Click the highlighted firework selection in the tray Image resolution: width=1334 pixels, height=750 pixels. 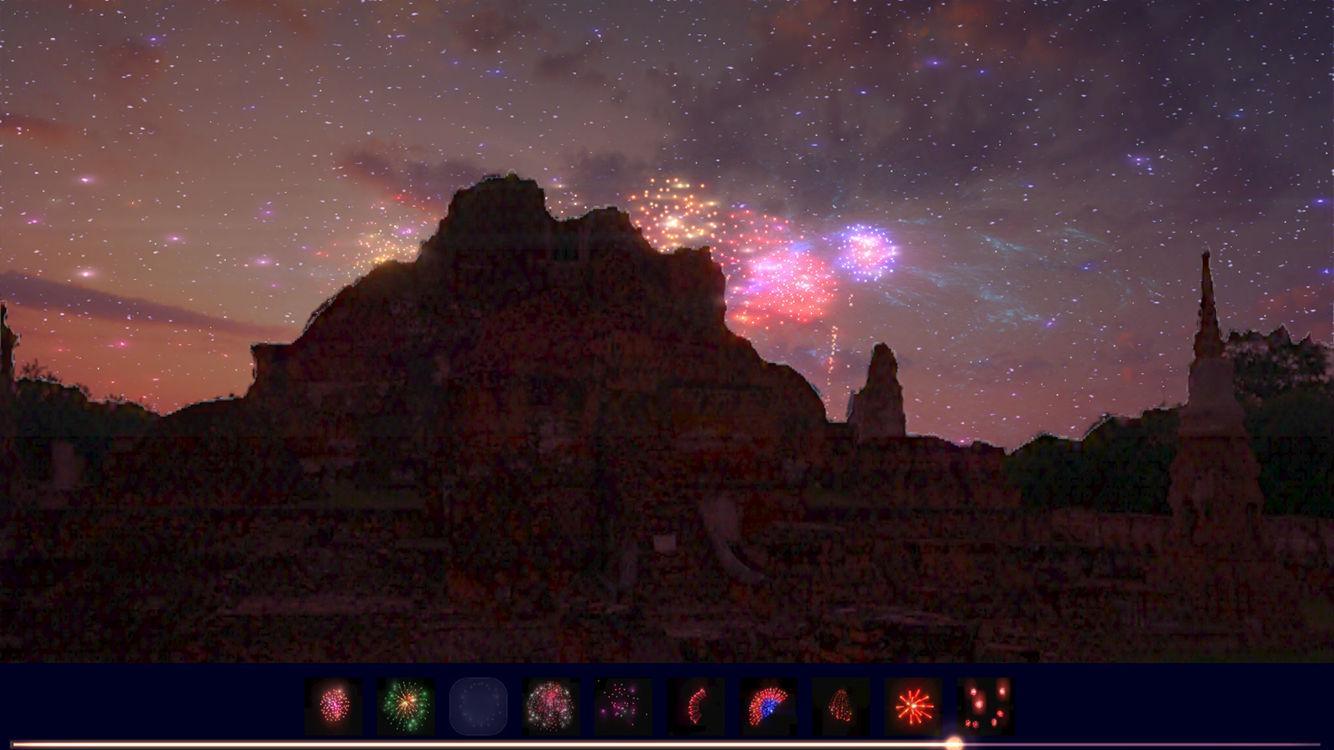coord(478,705)
